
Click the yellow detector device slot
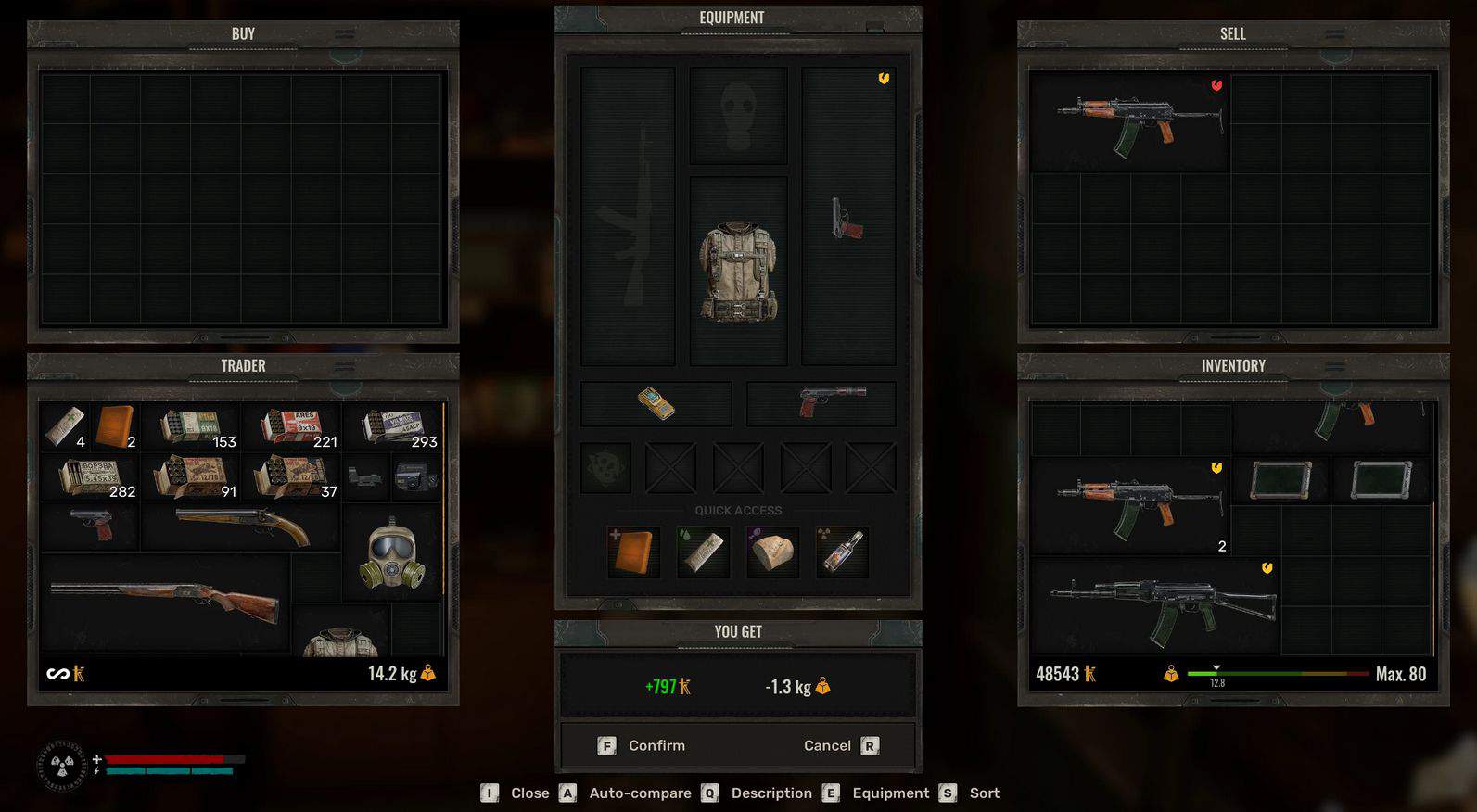coord(656,404)
